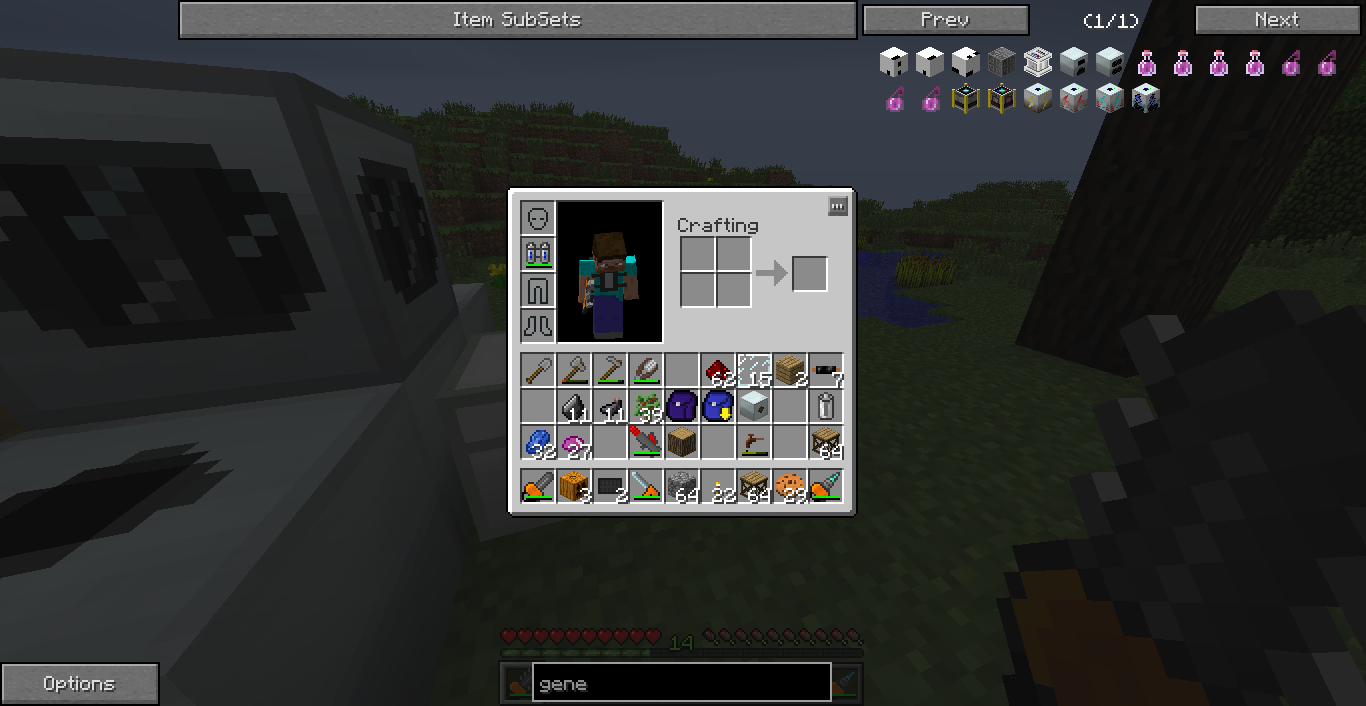Pick up the shovel in the inventory
The height and width of the screenshot is (706, 1366).
[x=538, y=371]
